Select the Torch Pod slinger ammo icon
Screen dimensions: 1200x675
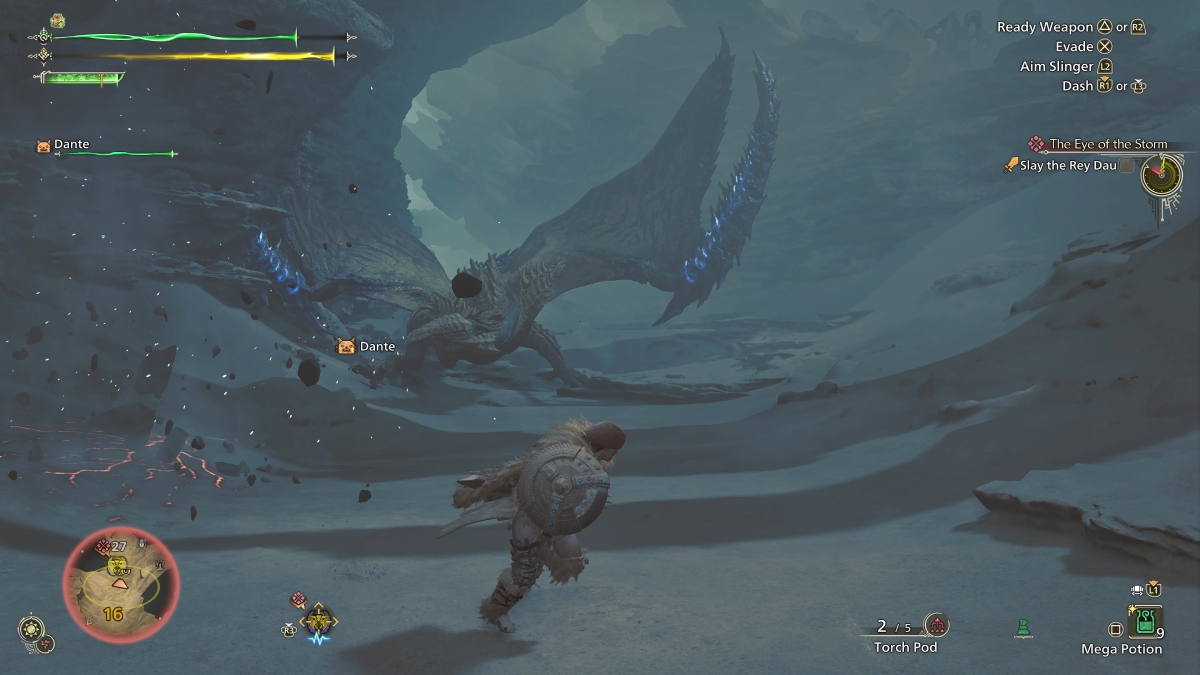(x=936, y=625)
